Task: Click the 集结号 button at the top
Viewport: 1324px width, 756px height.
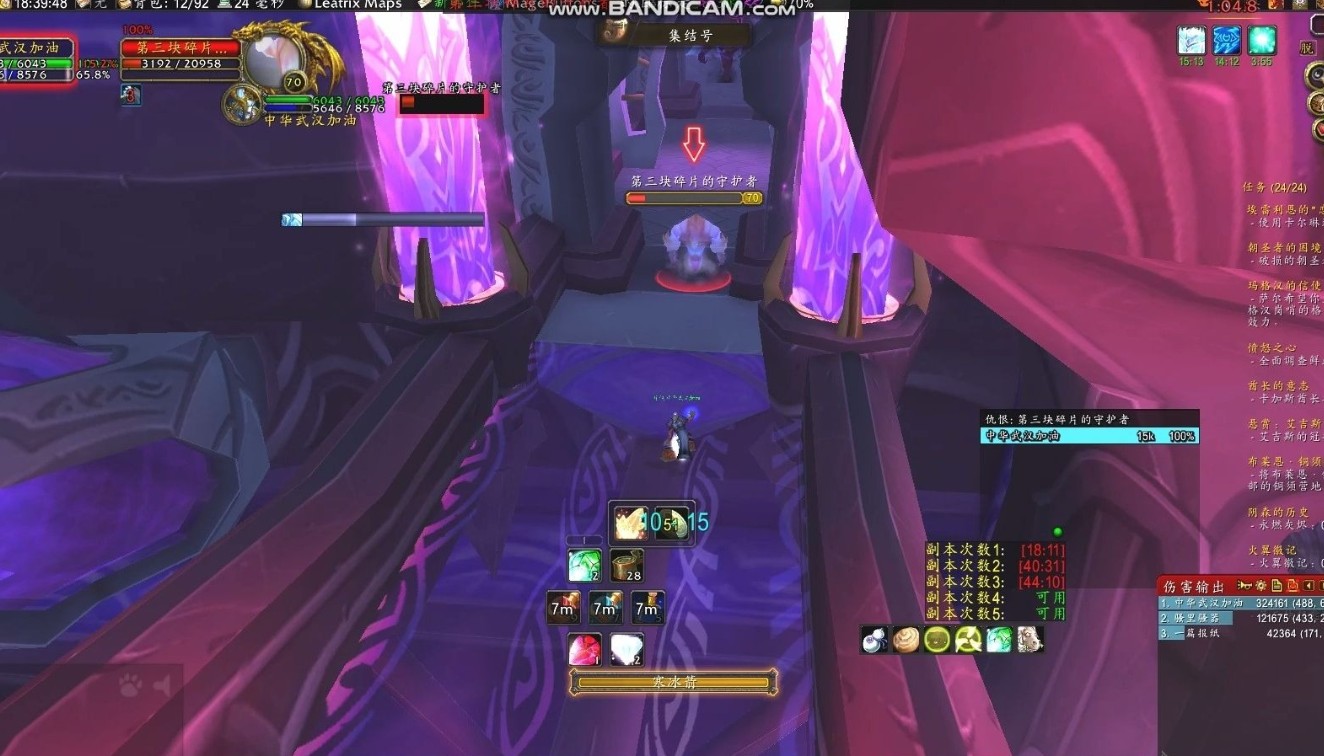Action: click(x=675, y=36)
